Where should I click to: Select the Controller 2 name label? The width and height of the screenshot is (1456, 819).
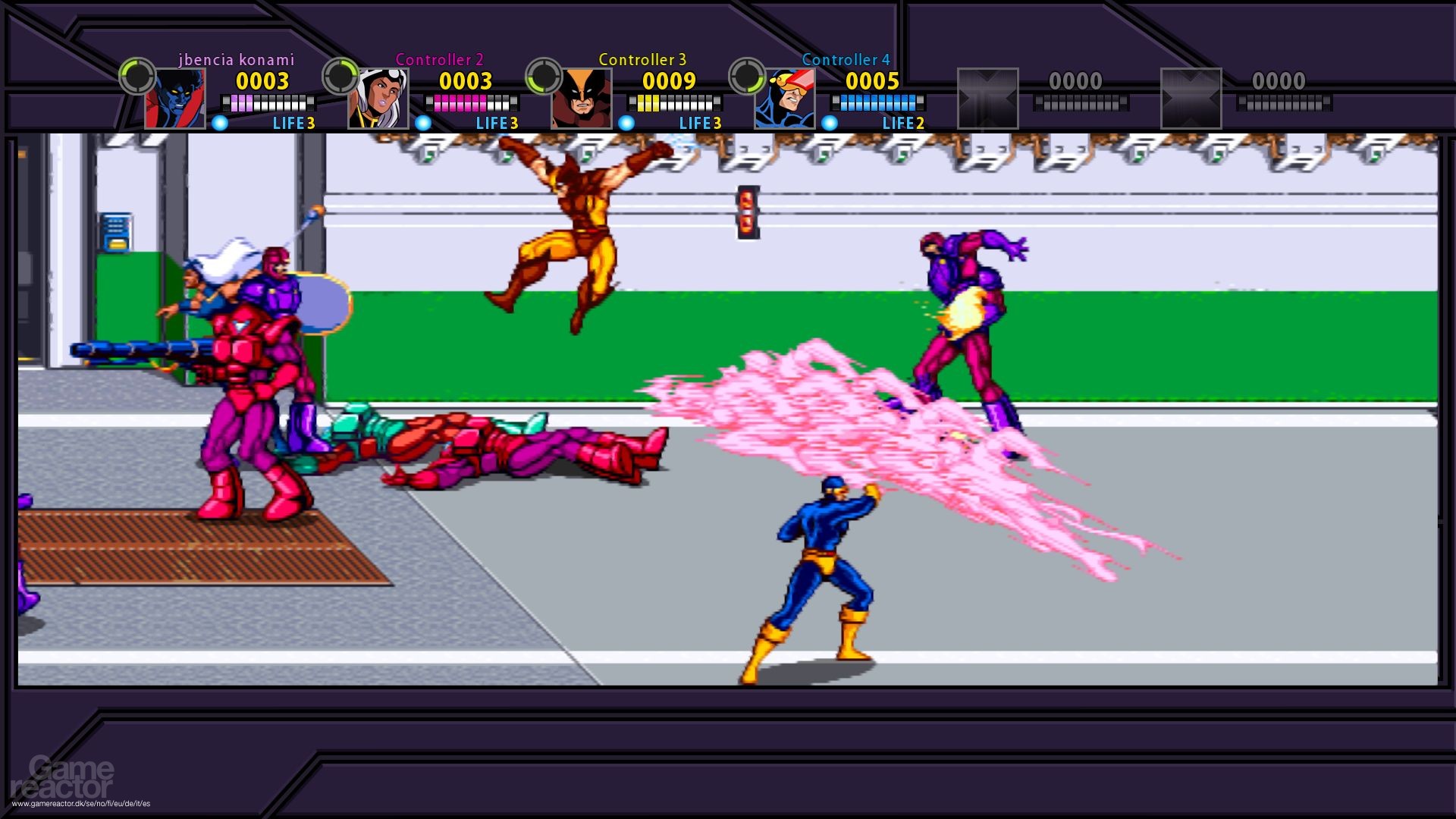coord(440,58)
